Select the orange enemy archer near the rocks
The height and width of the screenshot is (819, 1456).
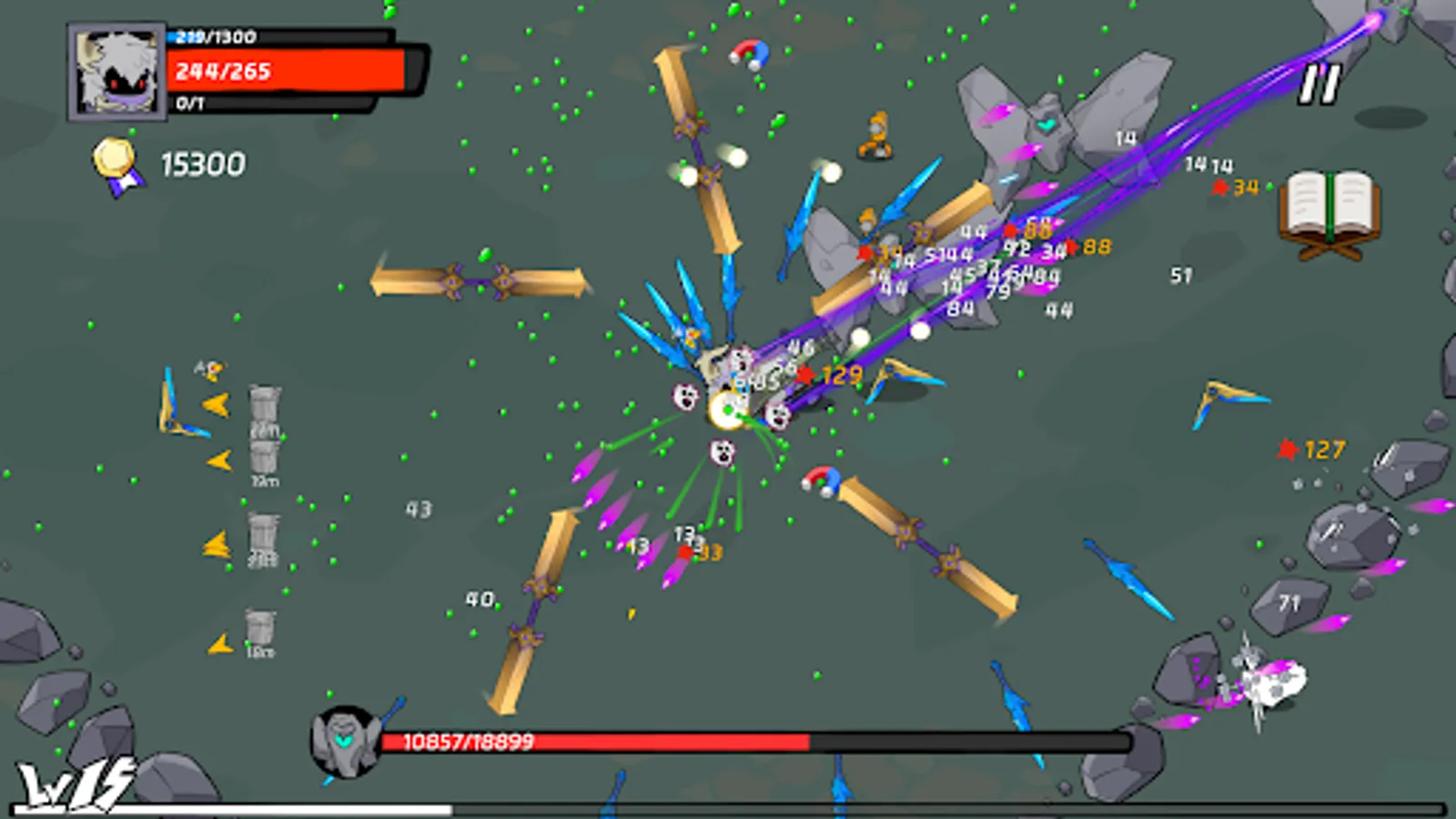click(876, 135)
